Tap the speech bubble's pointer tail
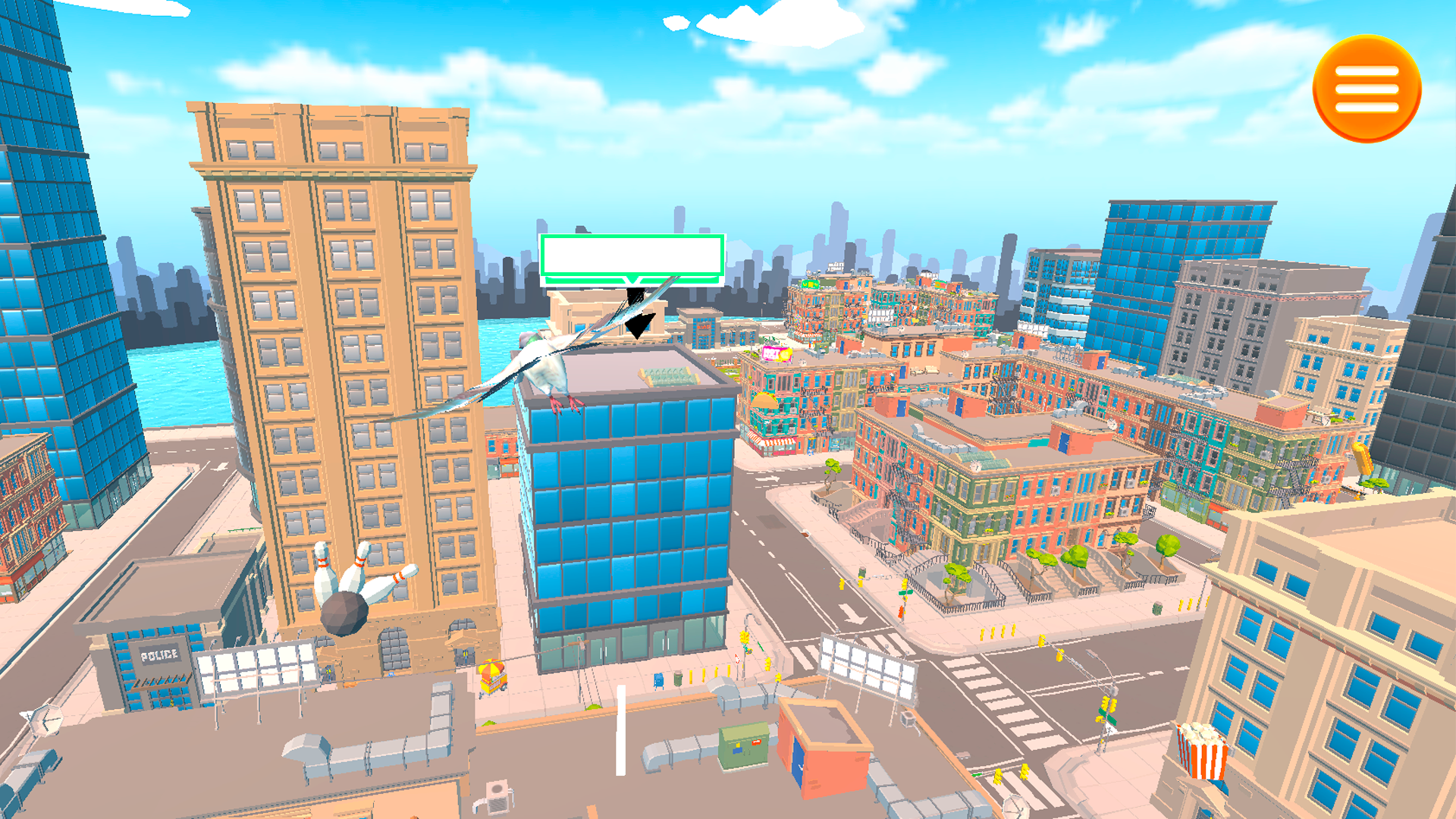1456x819 pixels. 632,283
